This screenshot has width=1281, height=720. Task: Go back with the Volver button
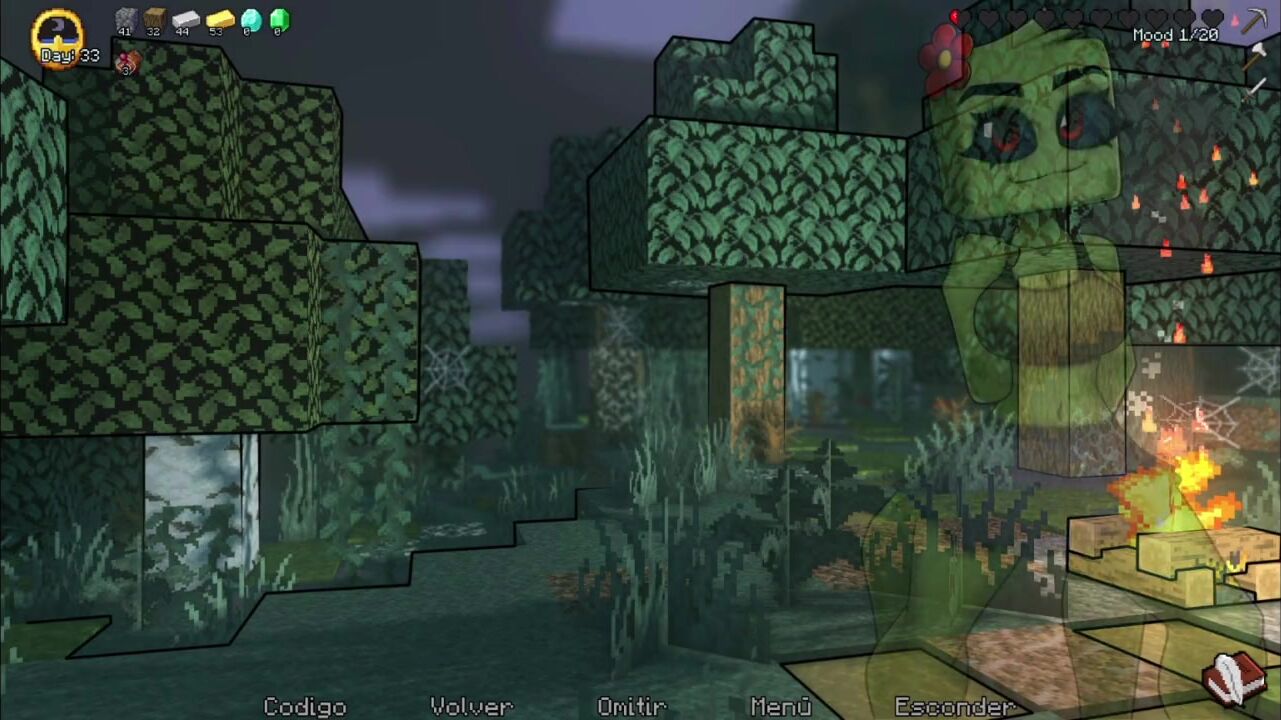[x=471, y=706]
